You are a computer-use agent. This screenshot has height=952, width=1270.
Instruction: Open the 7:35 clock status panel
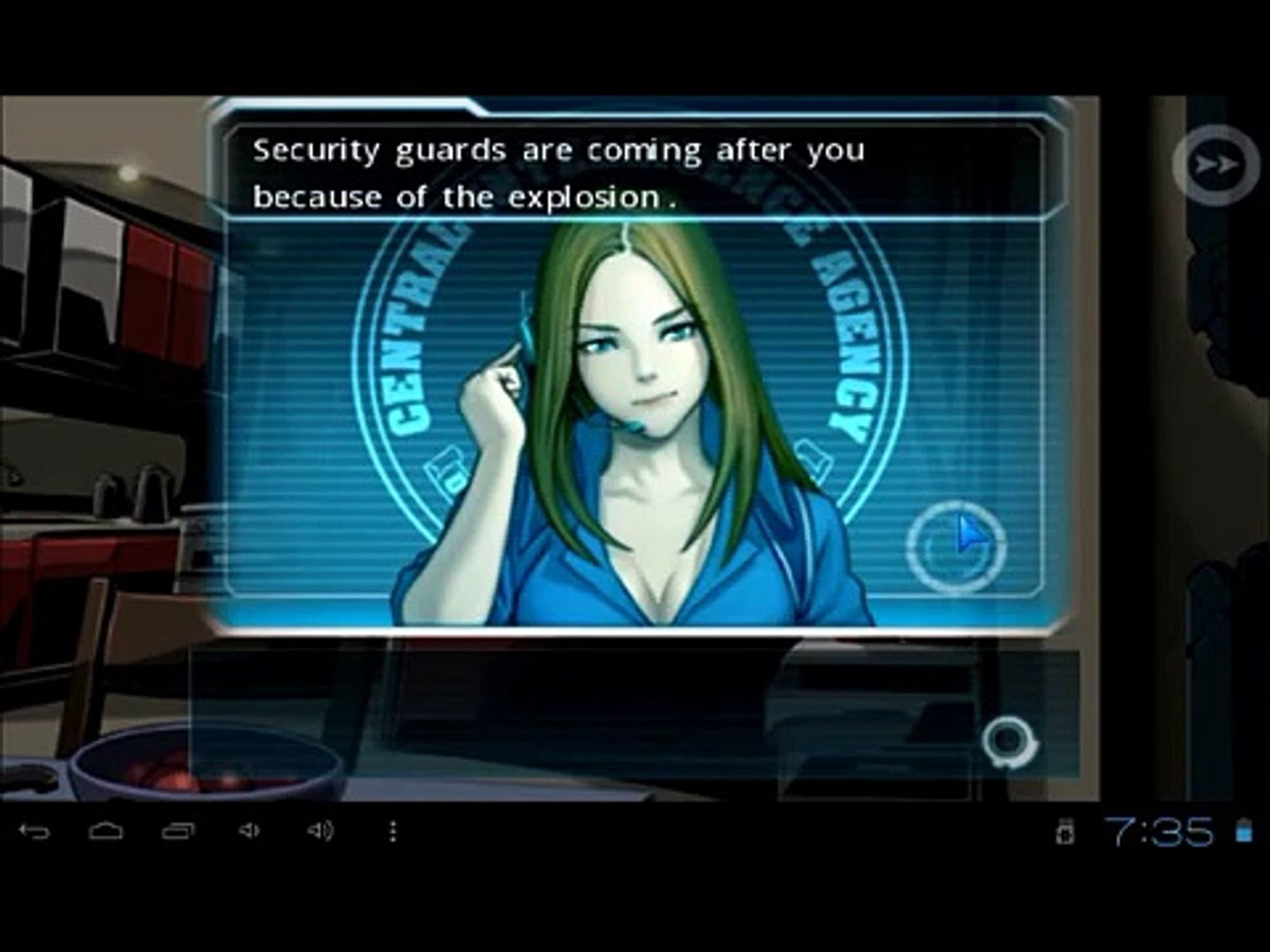(1158, 830)
